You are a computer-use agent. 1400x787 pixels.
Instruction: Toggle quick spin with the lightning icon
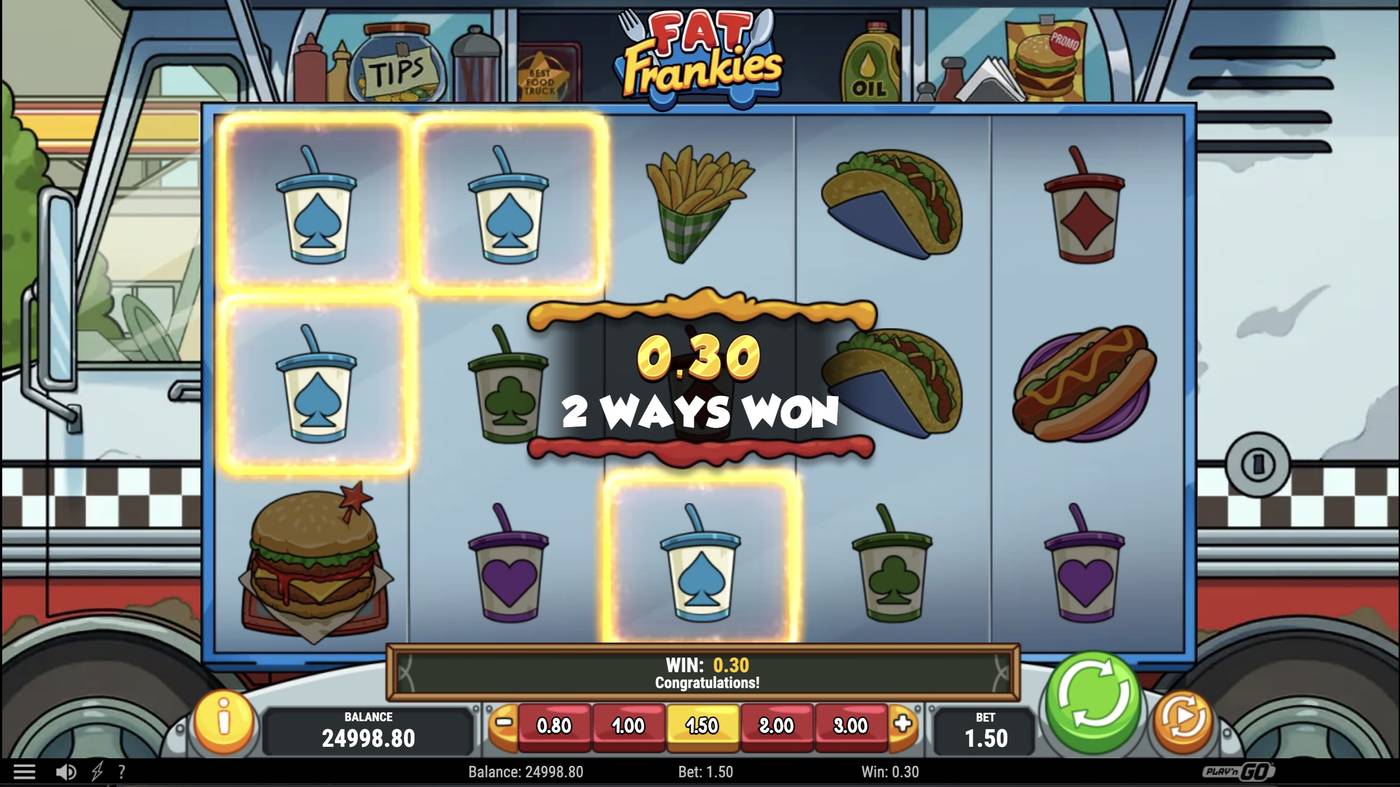[x=95, y=771]
